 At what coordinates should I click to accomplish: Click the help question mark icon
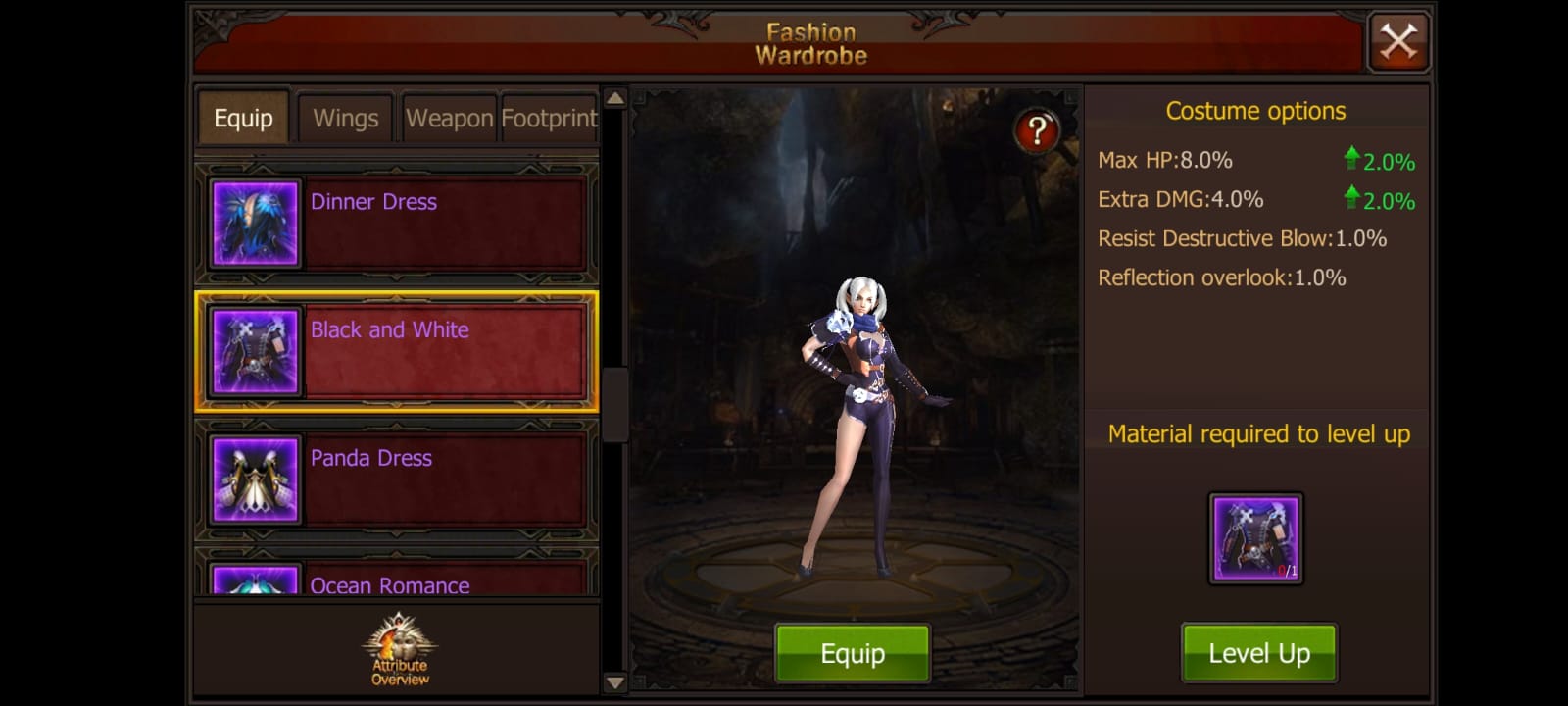click(x=1038, y=128)
